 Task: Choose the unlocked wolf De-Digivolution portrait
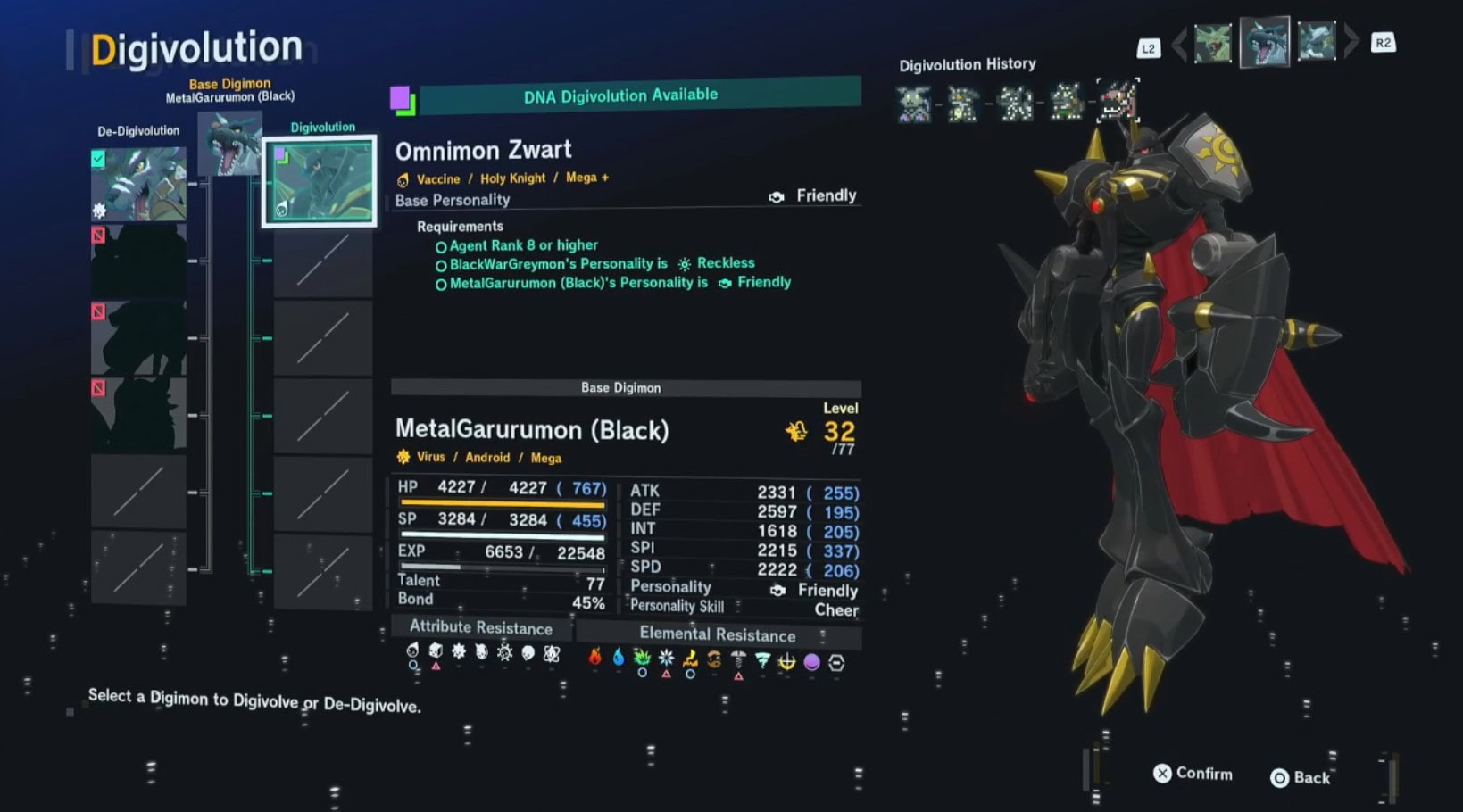pyautogui.click(x=138, y=185)
